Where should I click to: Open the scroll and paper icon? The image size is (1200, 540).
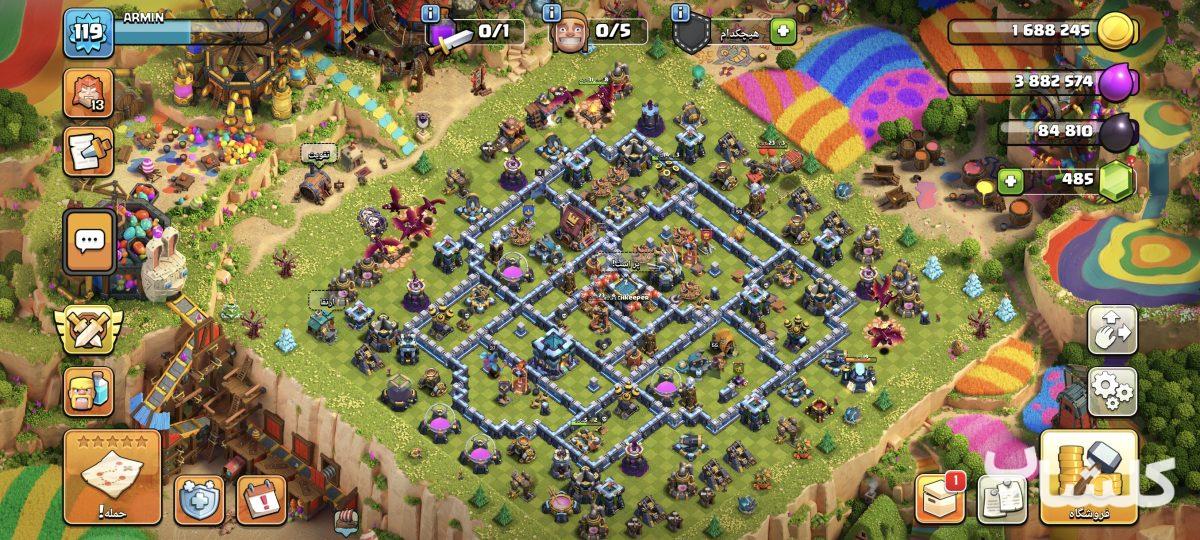(x=89, y=152)
